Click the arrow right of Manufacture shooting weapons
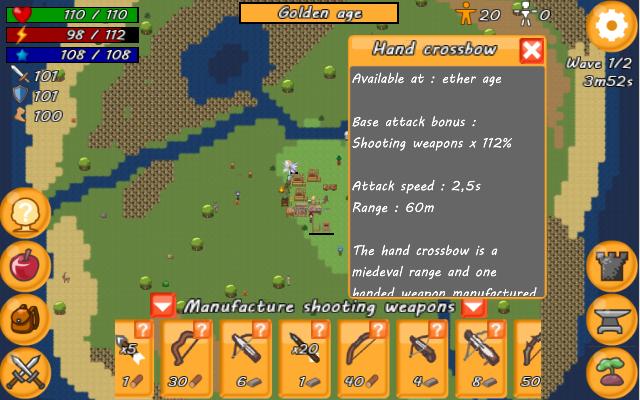The width and height of the screenshot is (640, 400). [x=473, y=306]
